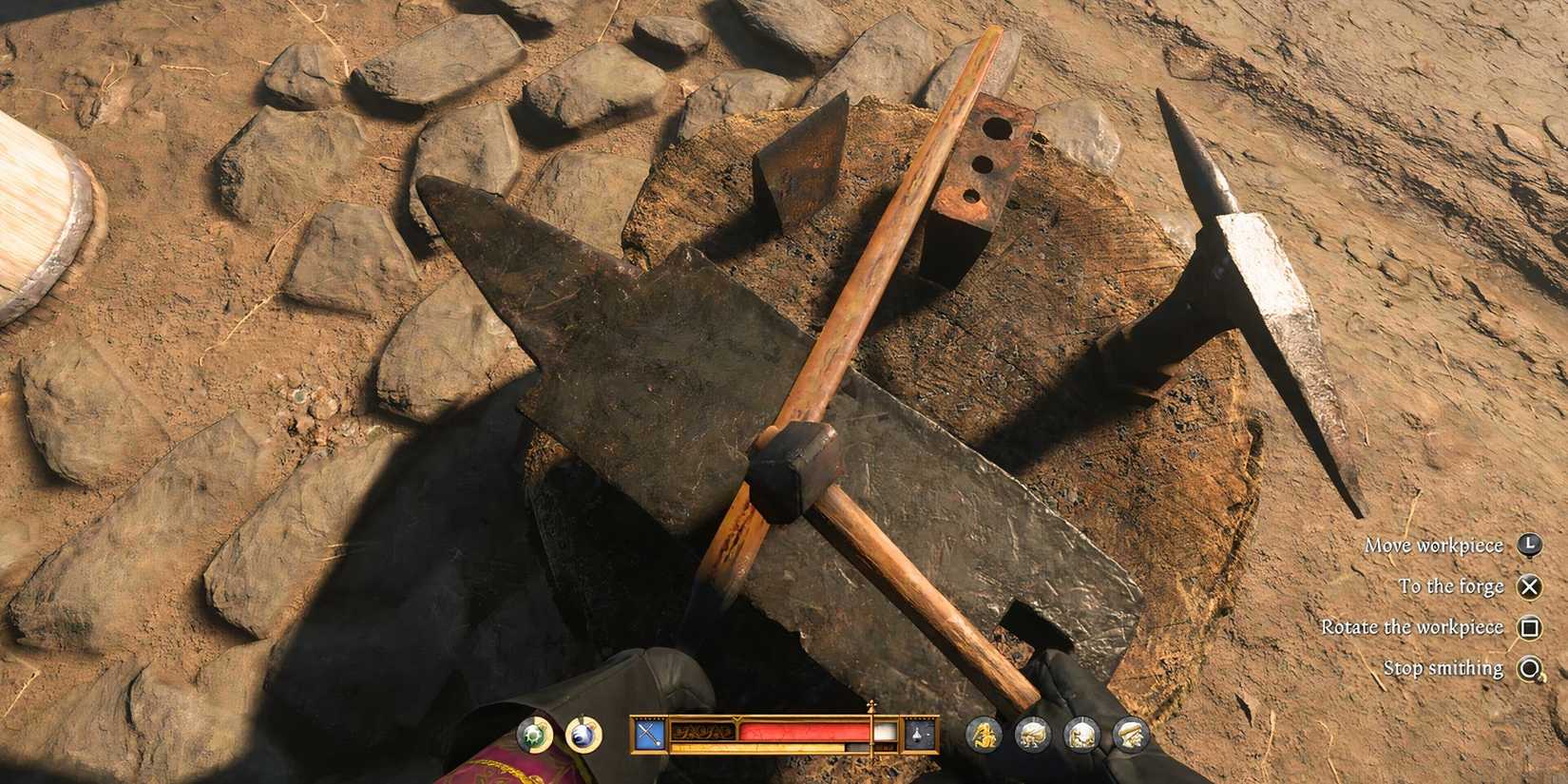Click the green status effect orb
Screen dimensions: 1568x784
pos(532,733)
